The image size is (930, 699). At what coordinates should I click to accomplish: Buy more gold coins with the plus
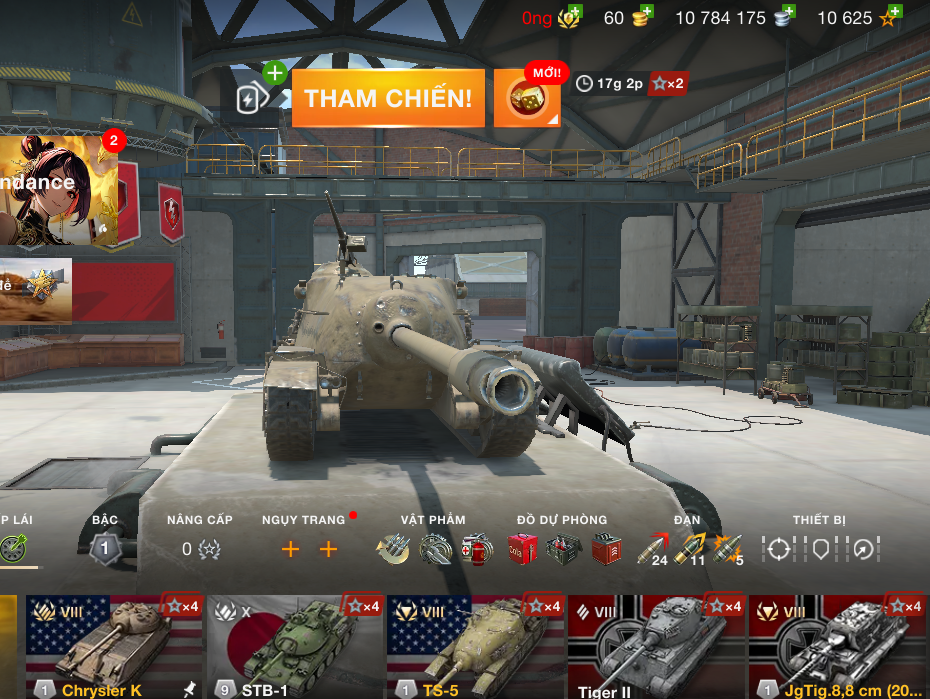pos(646,13)
